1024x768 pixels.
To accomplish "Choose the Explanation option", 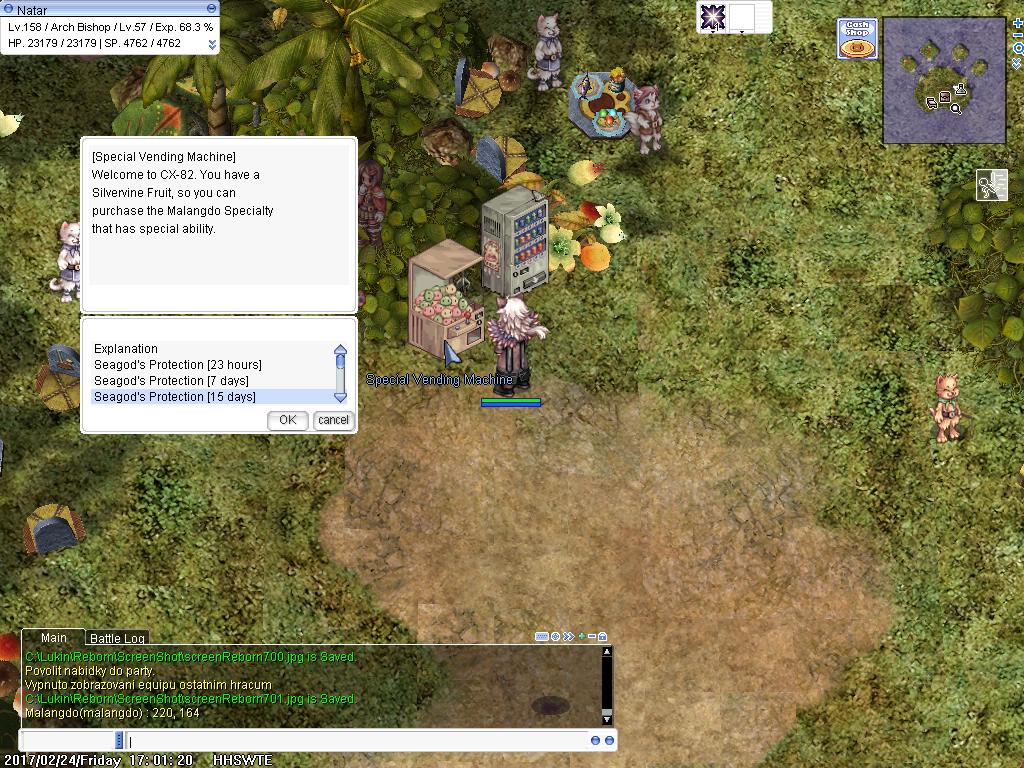I will (126, 349).
